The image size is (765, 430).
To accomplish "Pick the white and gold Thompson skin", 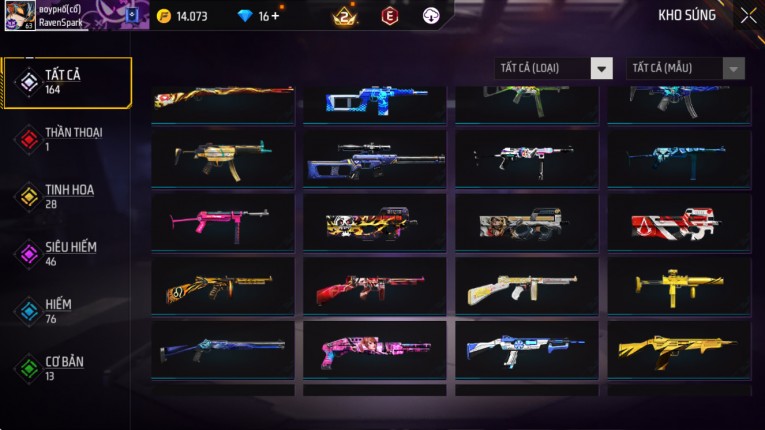I will [x=526, y=286].
